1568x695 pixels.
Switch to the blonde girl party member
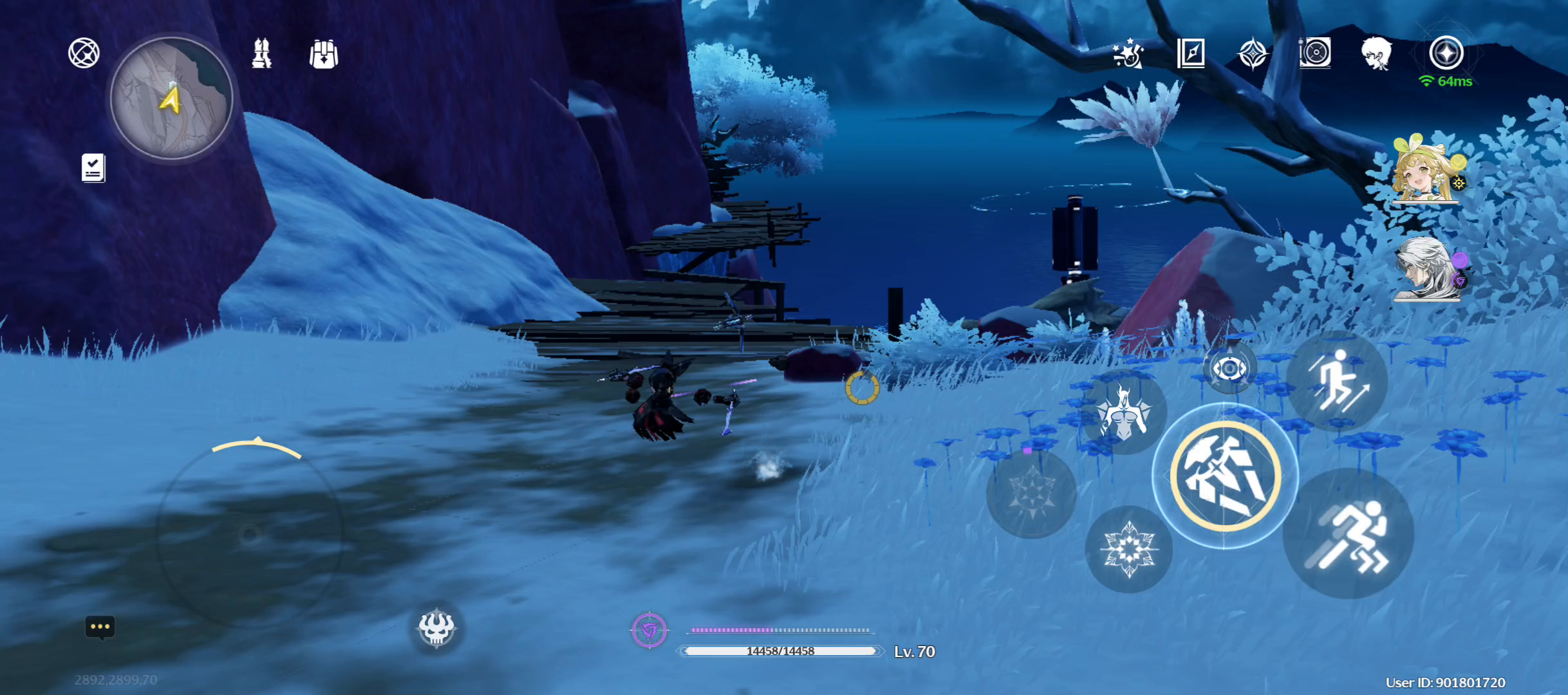click(1424, 169)
